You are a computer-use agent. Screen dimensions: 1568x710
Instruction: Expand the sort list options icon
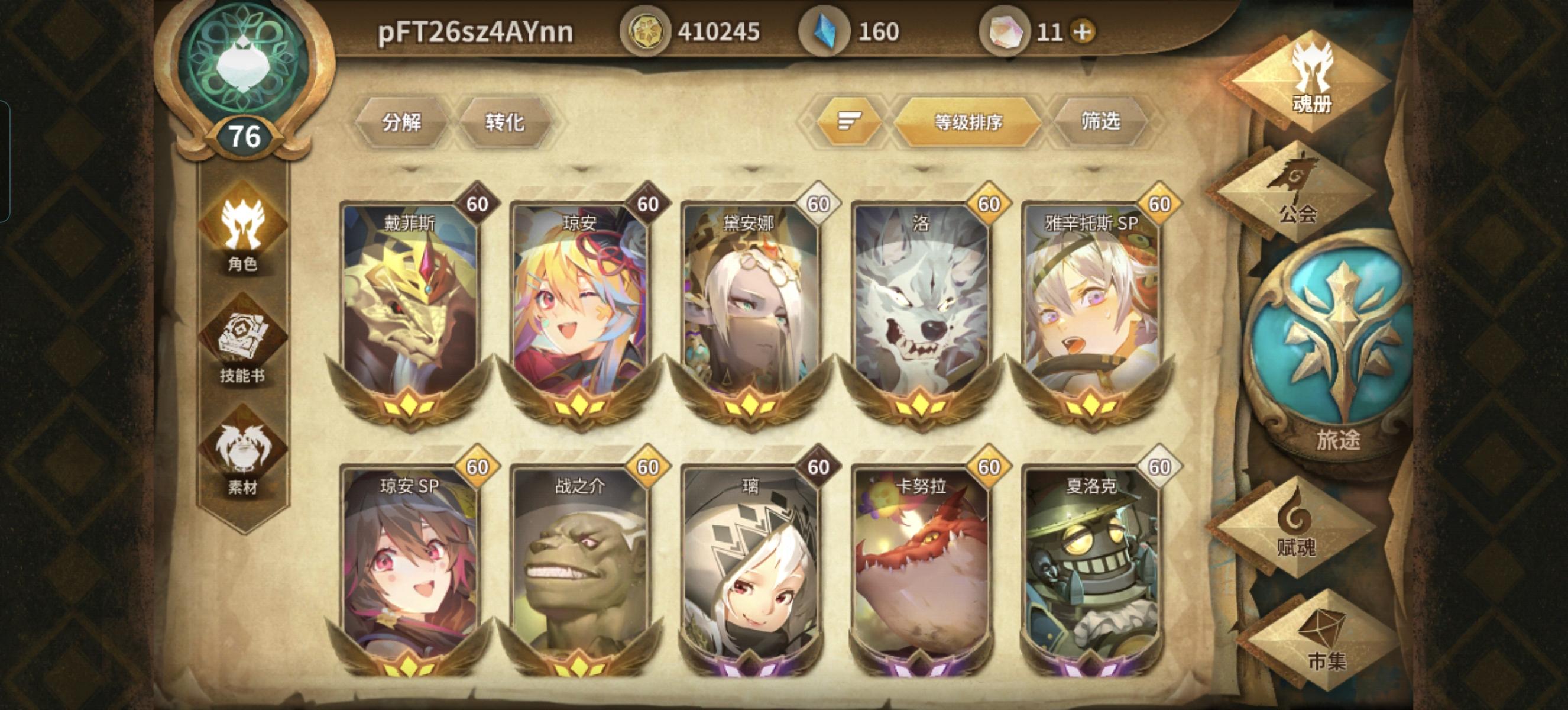click(849, 122)
